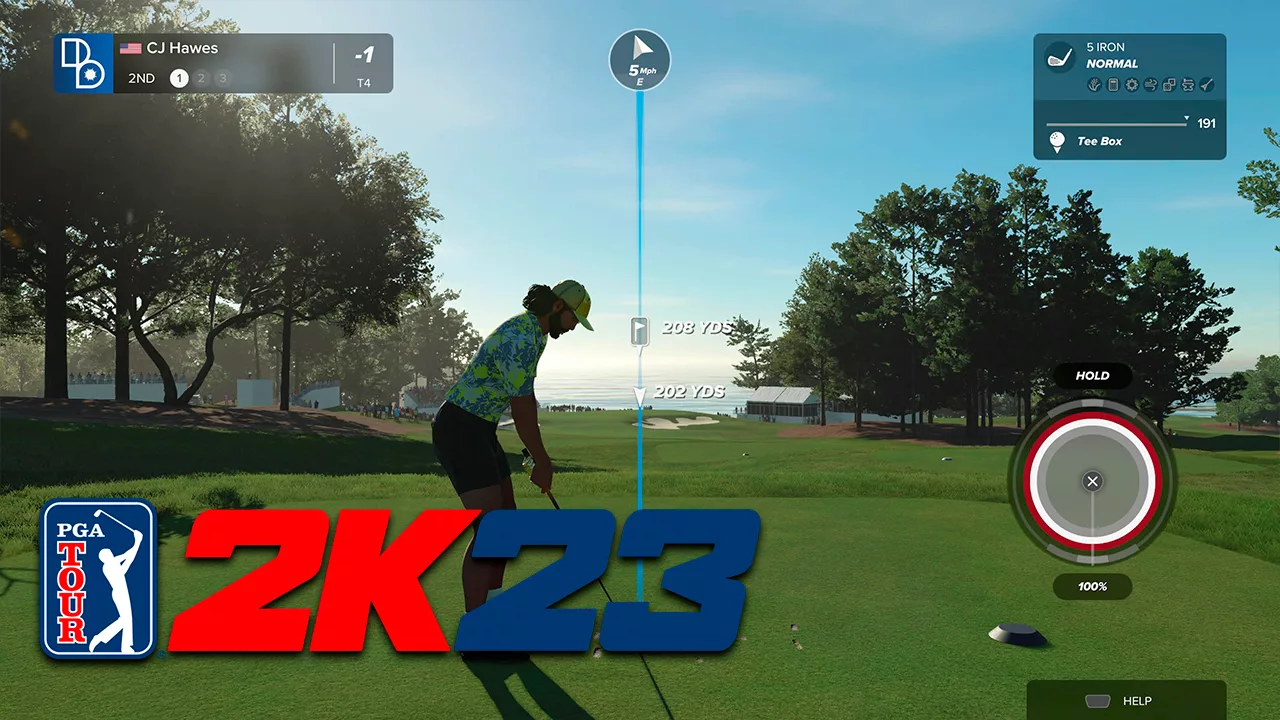Click the calculator modifier icon
Viewport: 1280px width, 720px height.
click(x=1113, y=86)
